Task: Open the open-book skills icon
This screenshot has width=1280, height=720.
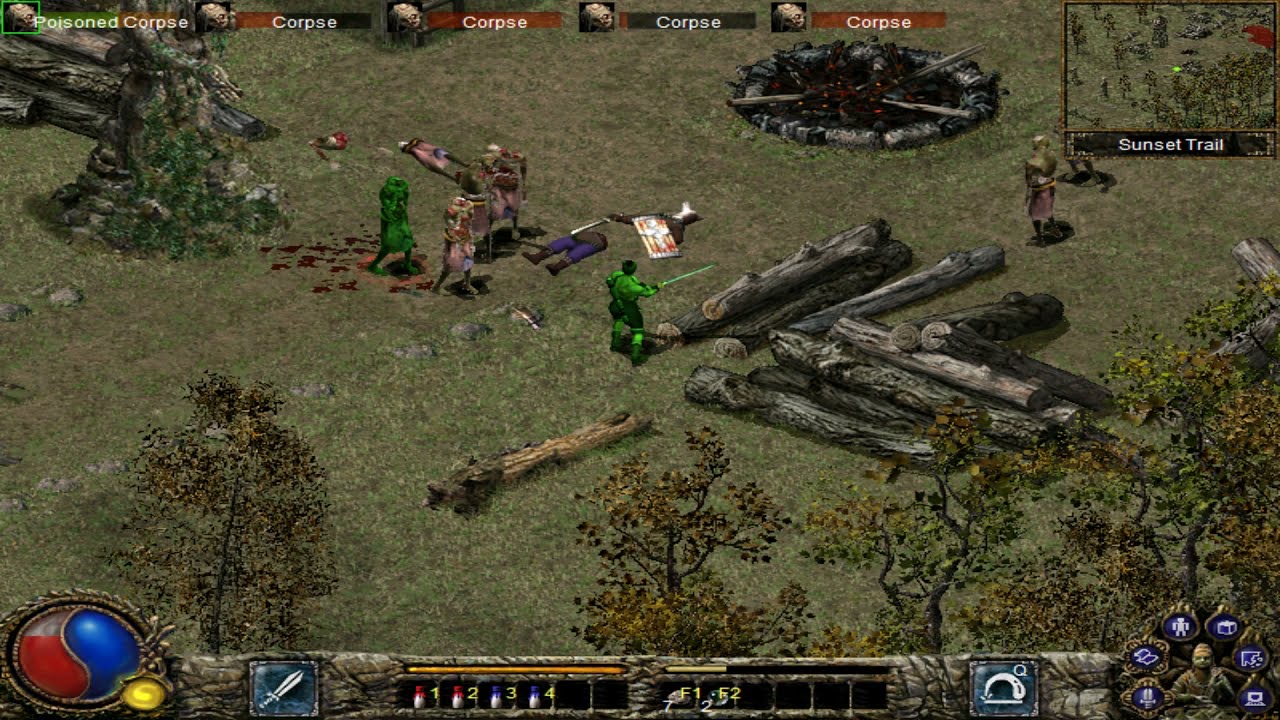Action: [x=1146, y=657]
